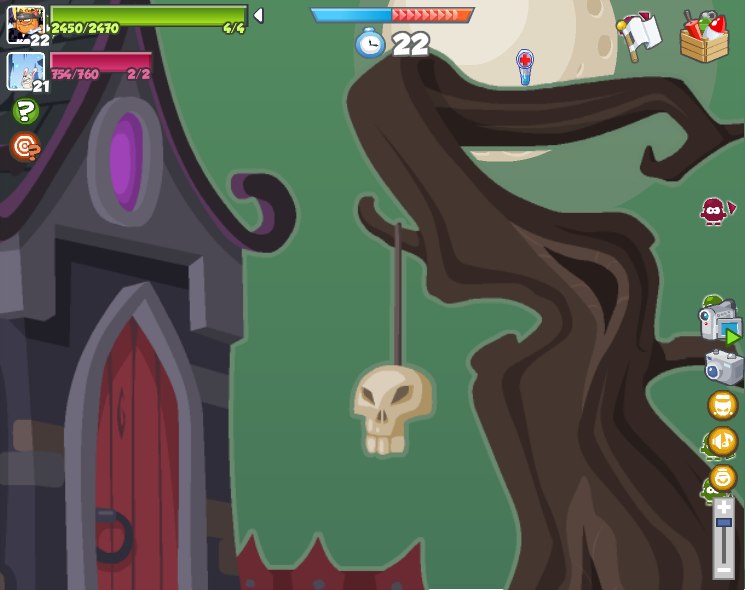Collapse the team panel with white arrow
The image size is (745, 590).
tap(258, 15)
